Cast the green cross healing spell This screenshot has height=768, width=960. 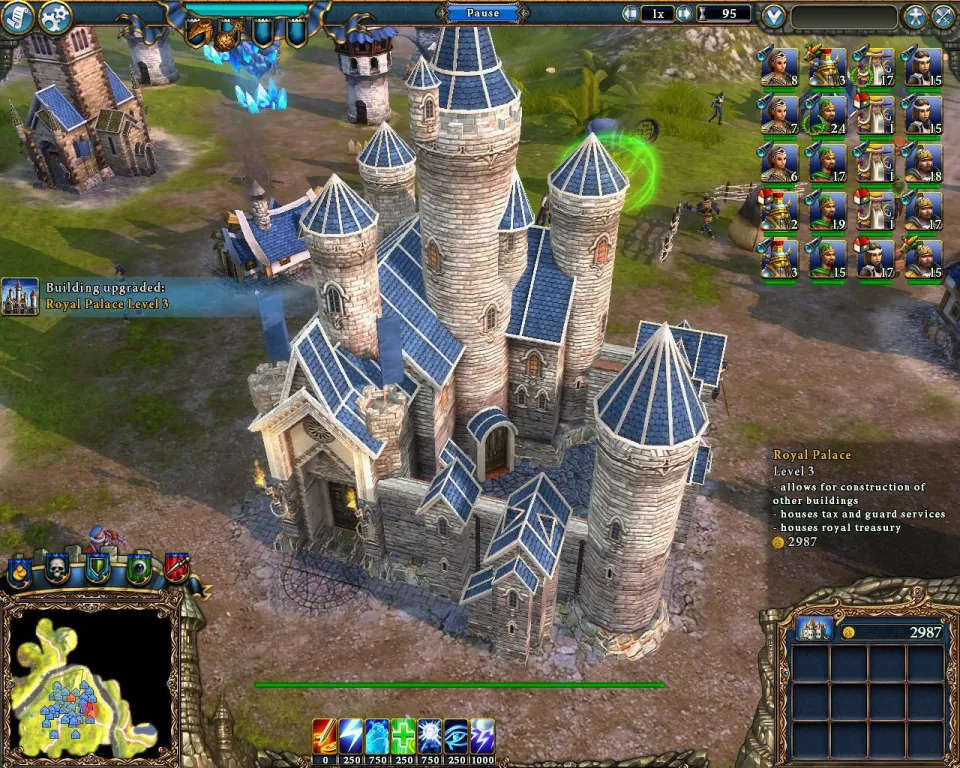point(404,735)
